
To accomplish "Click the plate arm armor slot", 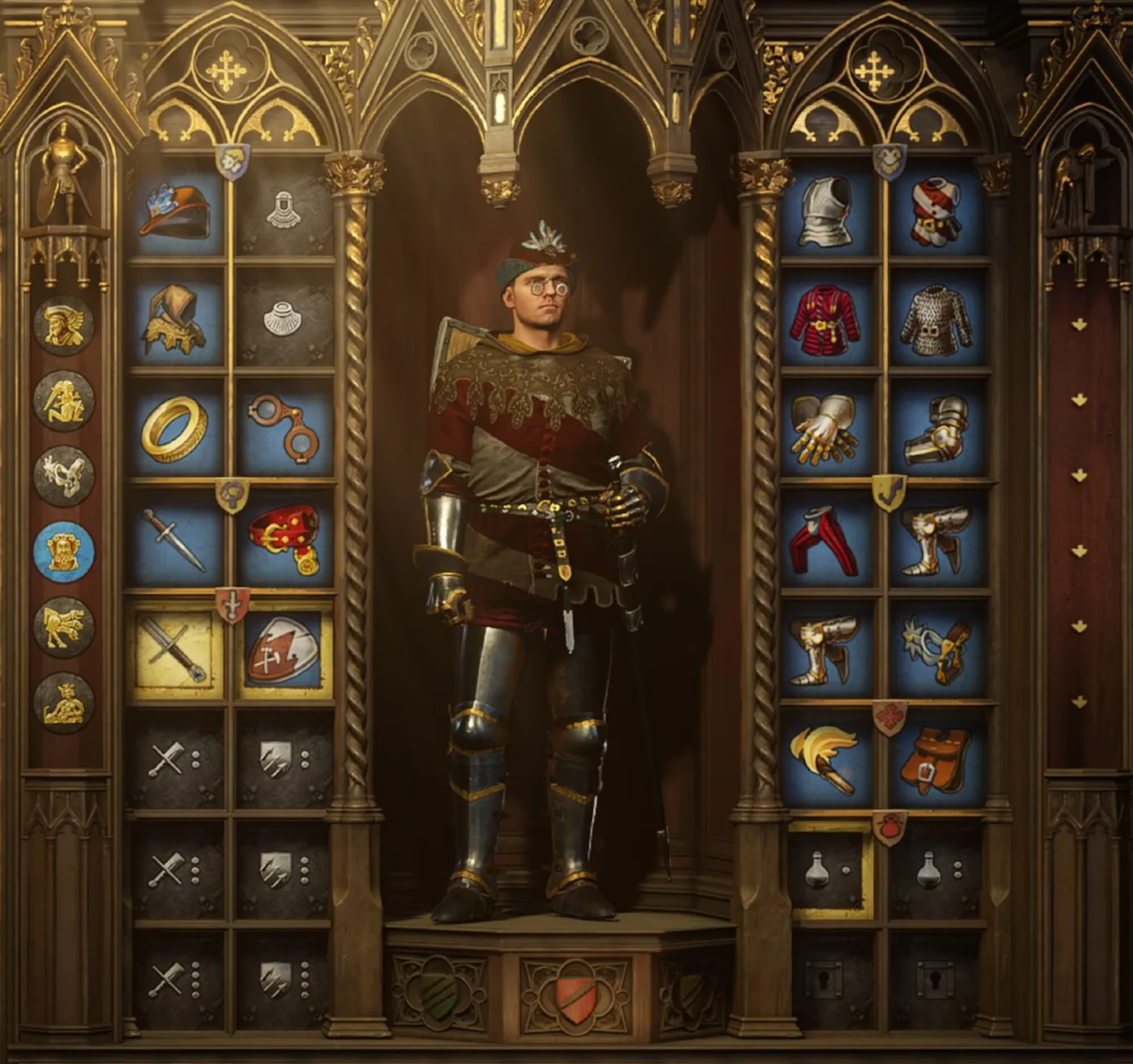I will (938, 428).
